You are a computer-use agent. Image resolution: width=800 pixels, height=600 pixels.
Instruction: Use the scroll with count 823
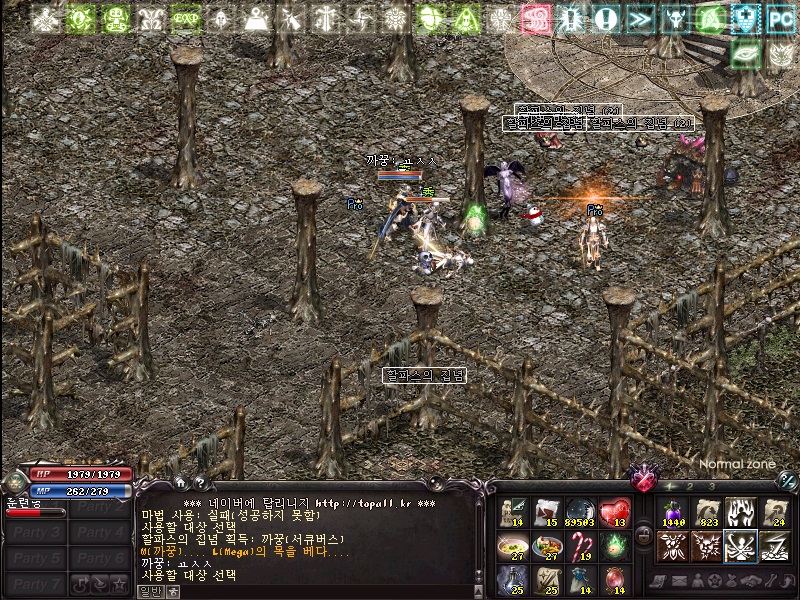tap(707, 512)
